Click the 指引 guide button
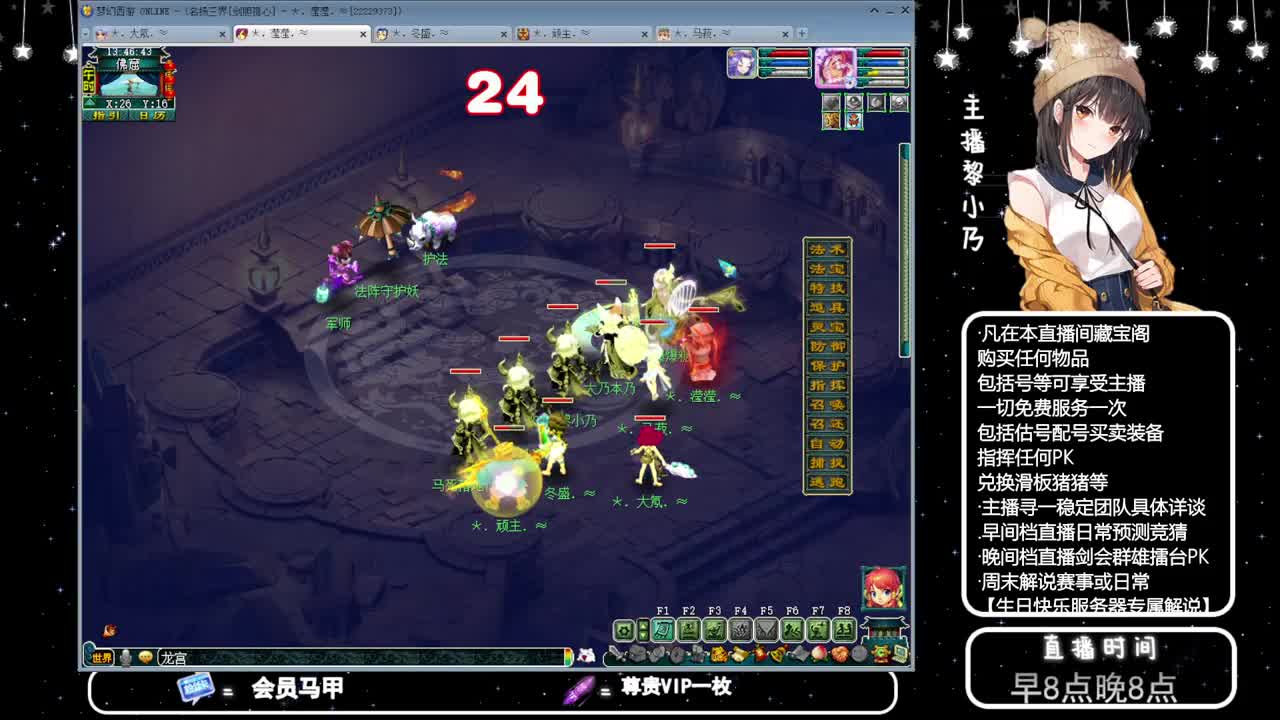 106,115
